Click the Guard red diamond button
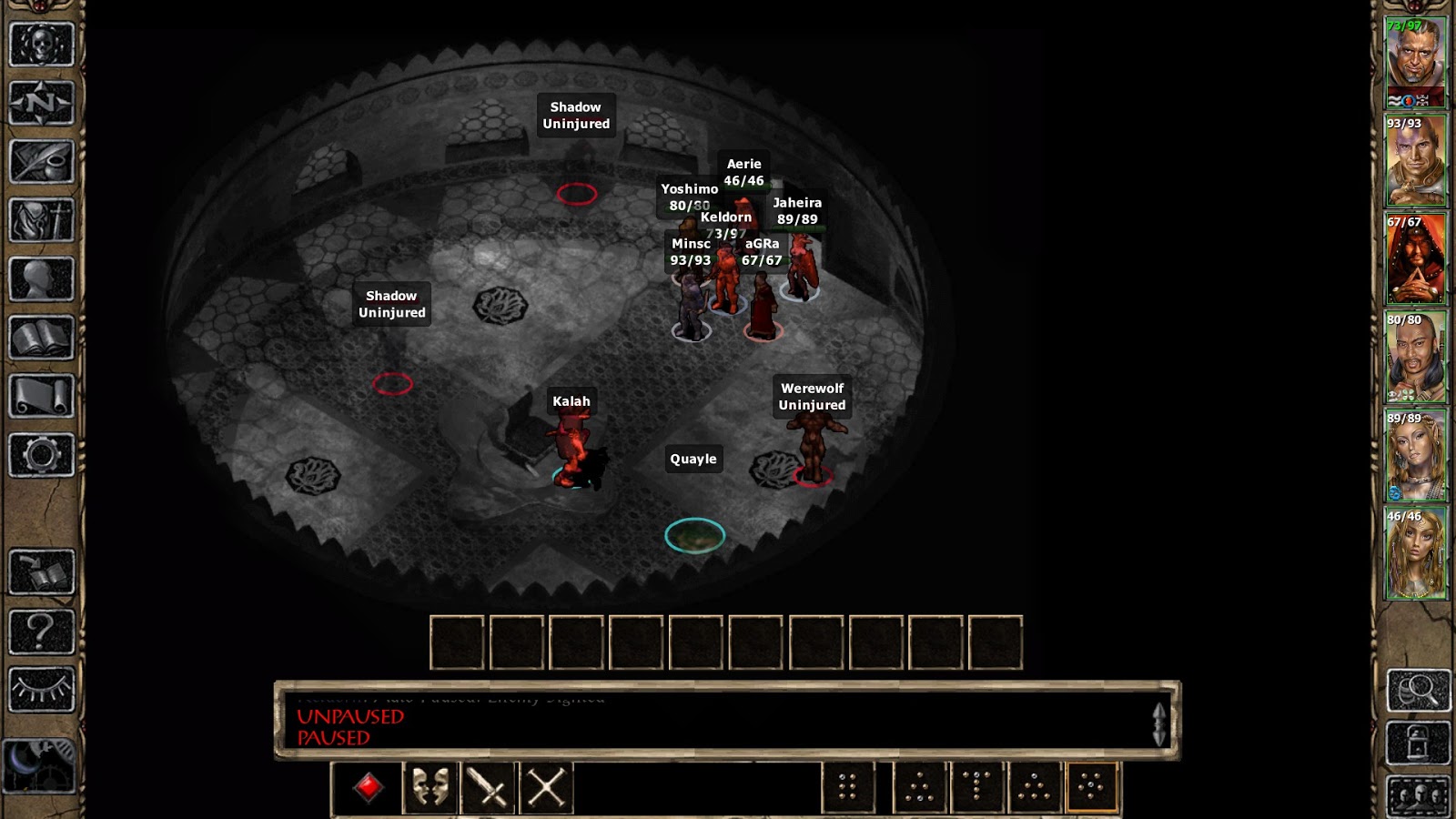 pos(369,789)
